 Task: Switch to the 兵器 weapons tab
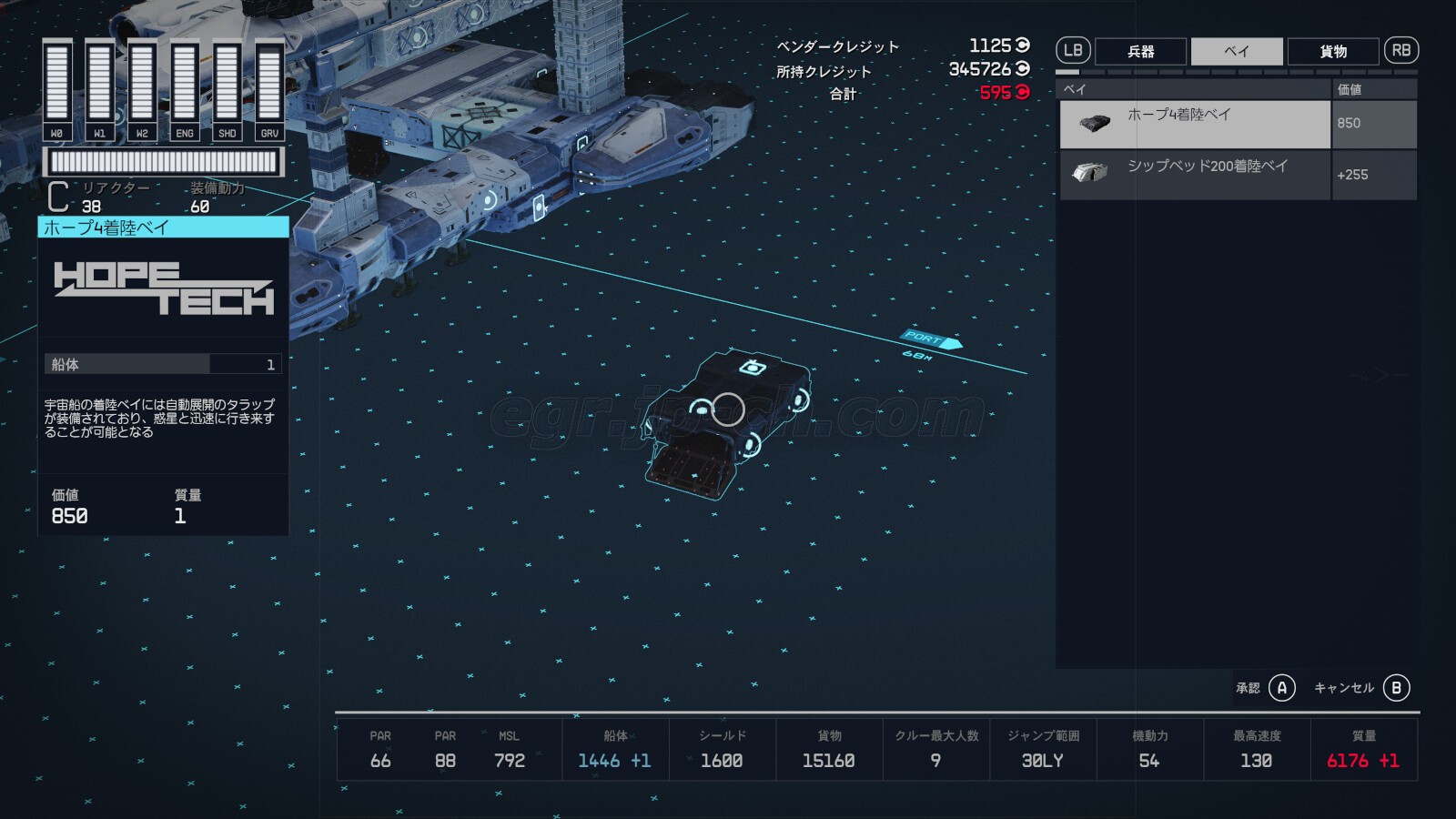click(1140, 51)
